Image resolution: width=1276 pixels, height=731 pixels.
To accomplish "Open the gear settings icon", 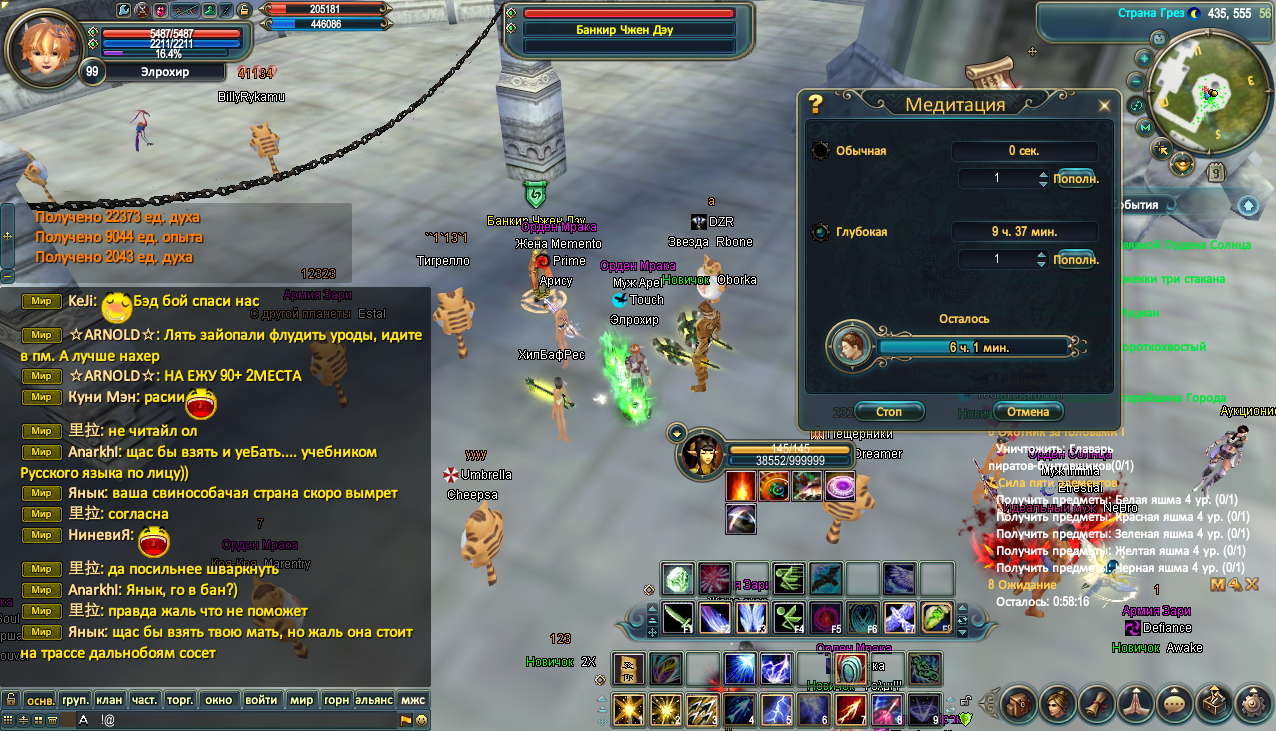I will pyautogui.click(x=1252, y=703).
